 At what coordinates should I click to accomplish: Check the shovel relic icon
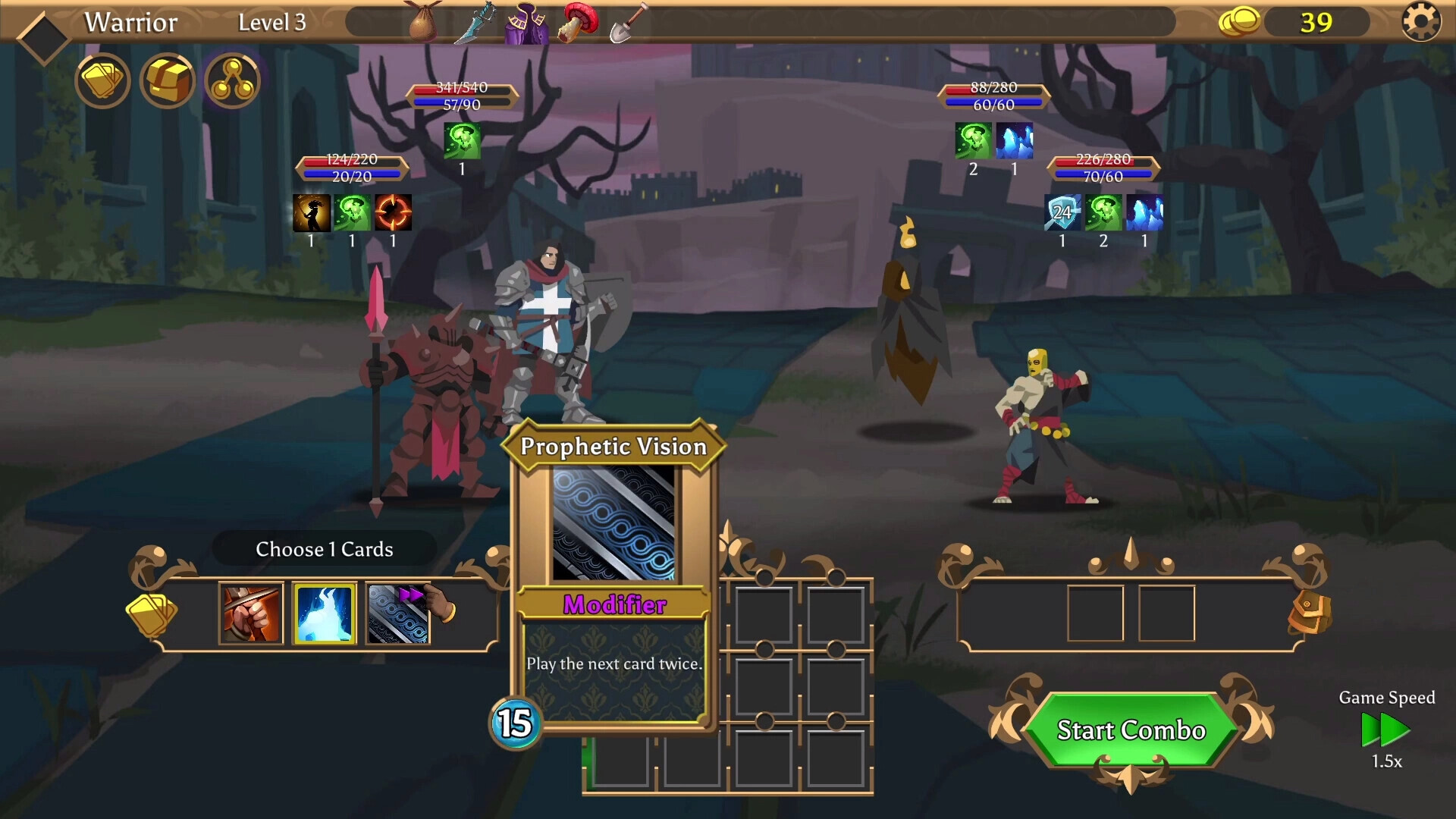(x=629, y=23)
